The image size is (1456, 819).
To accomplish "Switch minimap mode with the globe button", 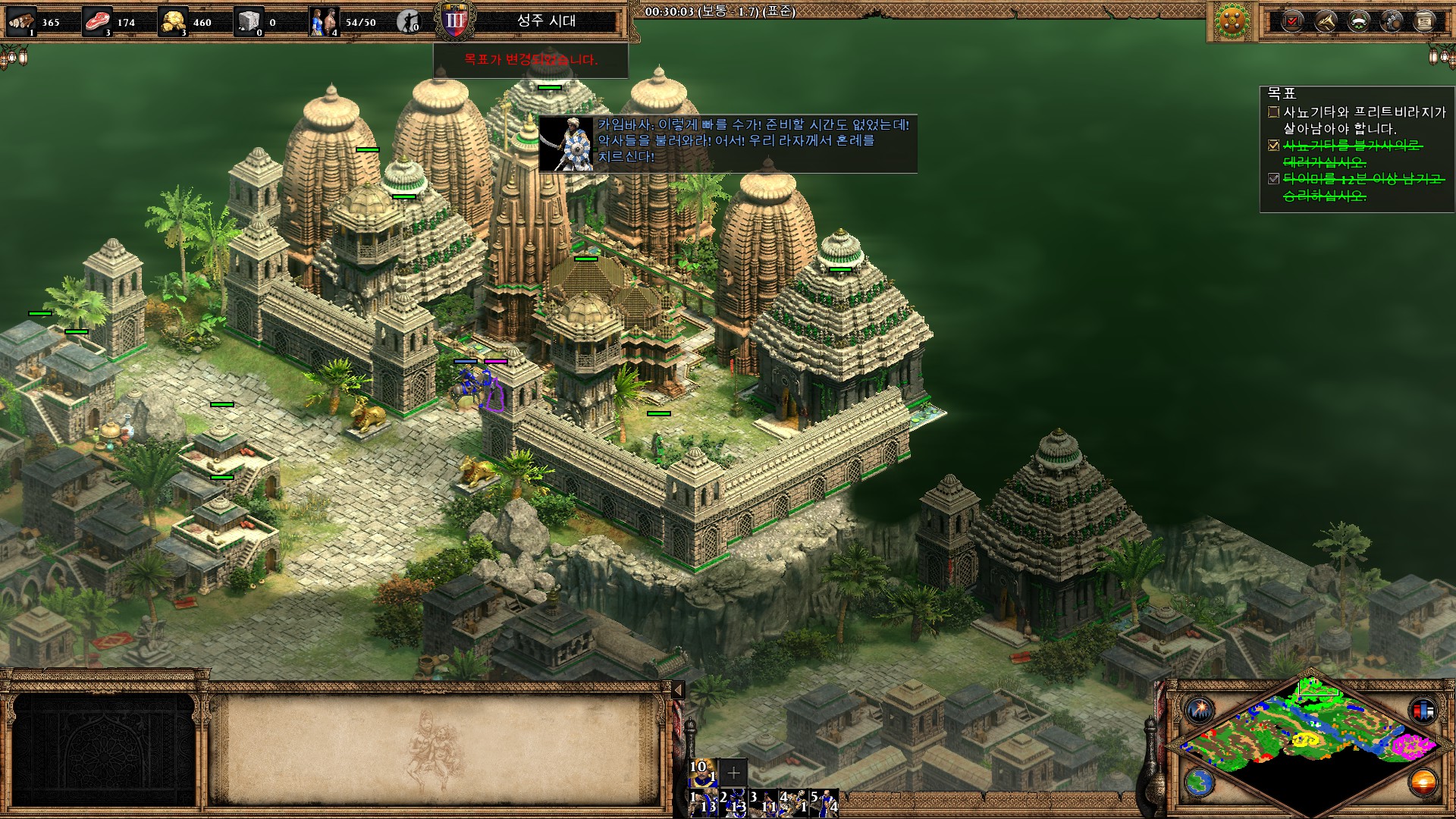I will (x=1200, y=781).
